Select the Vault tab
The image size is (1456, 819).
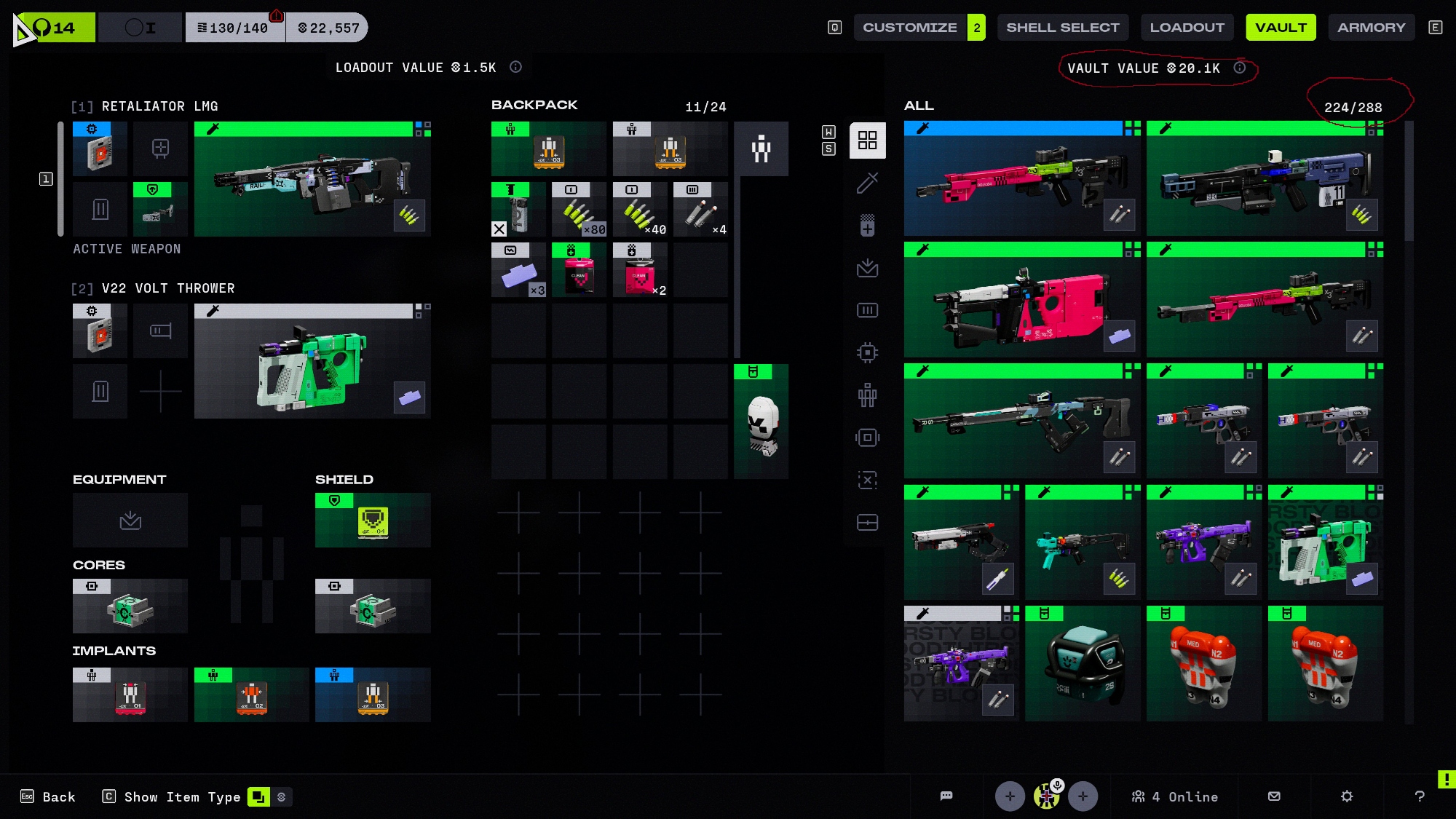1281,28
